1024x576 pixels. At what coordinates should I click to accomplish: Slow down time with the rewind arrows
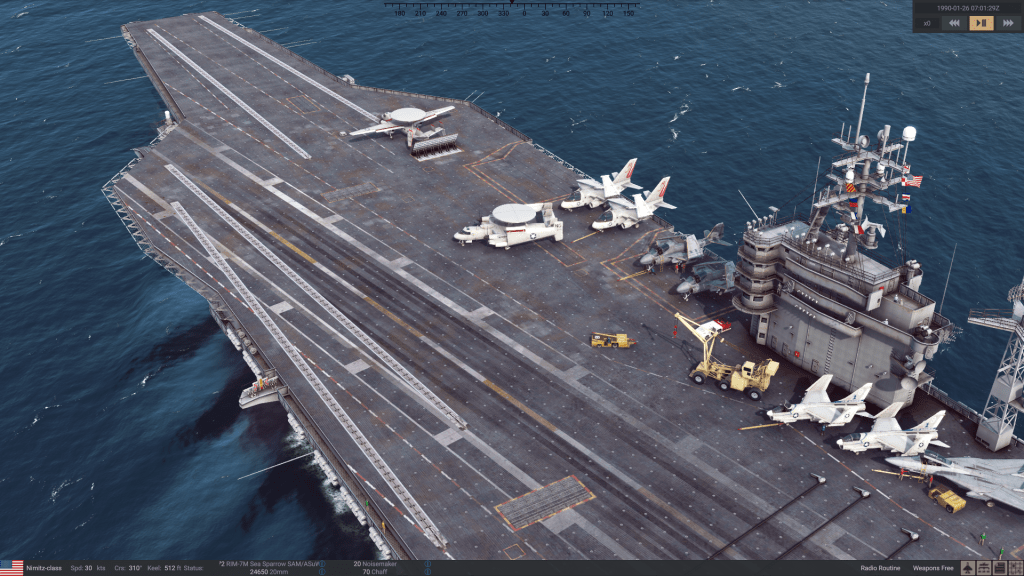[x=955, y=23]
